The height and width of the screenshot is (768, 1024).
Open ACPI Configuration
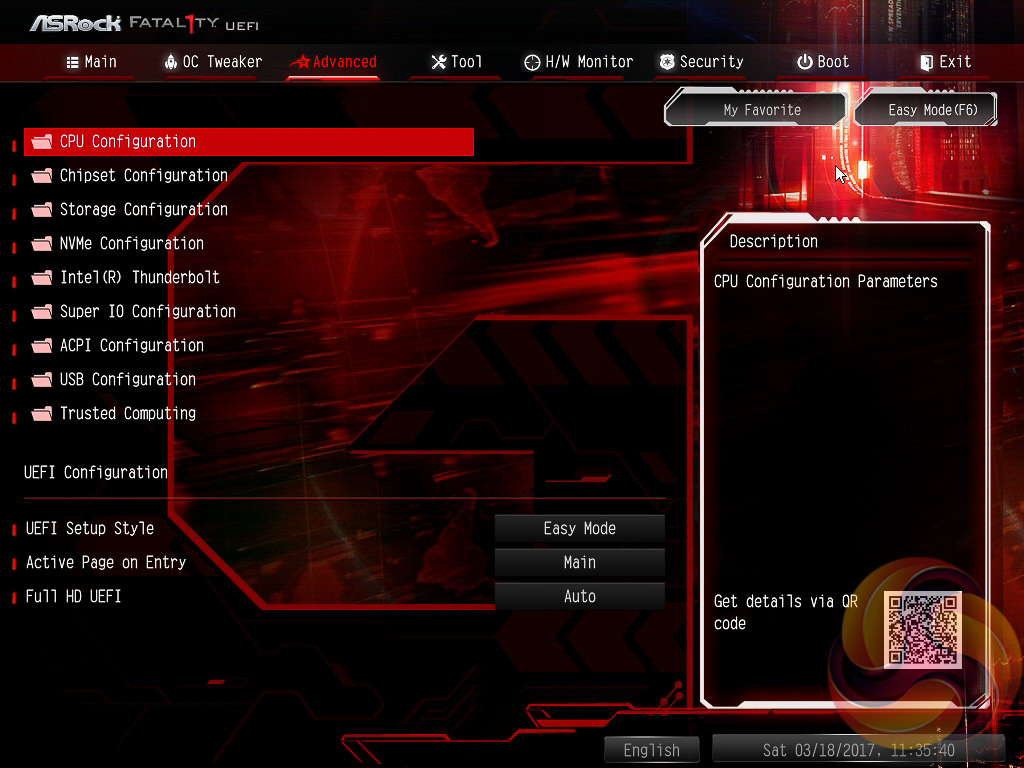131,346
